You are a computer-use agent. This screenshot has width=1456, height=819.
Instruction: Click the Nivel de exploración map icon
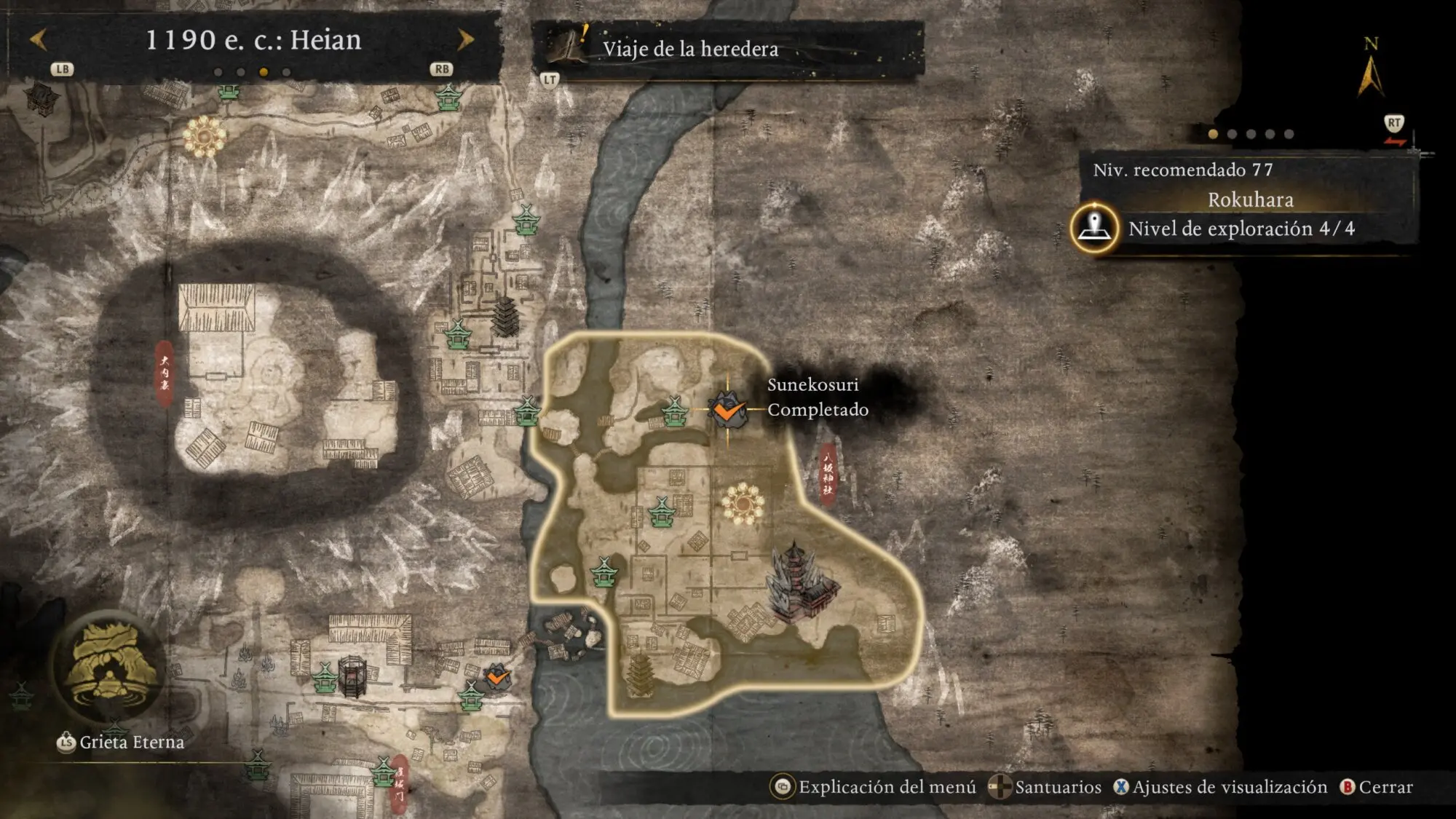(x=1094, y=229)
